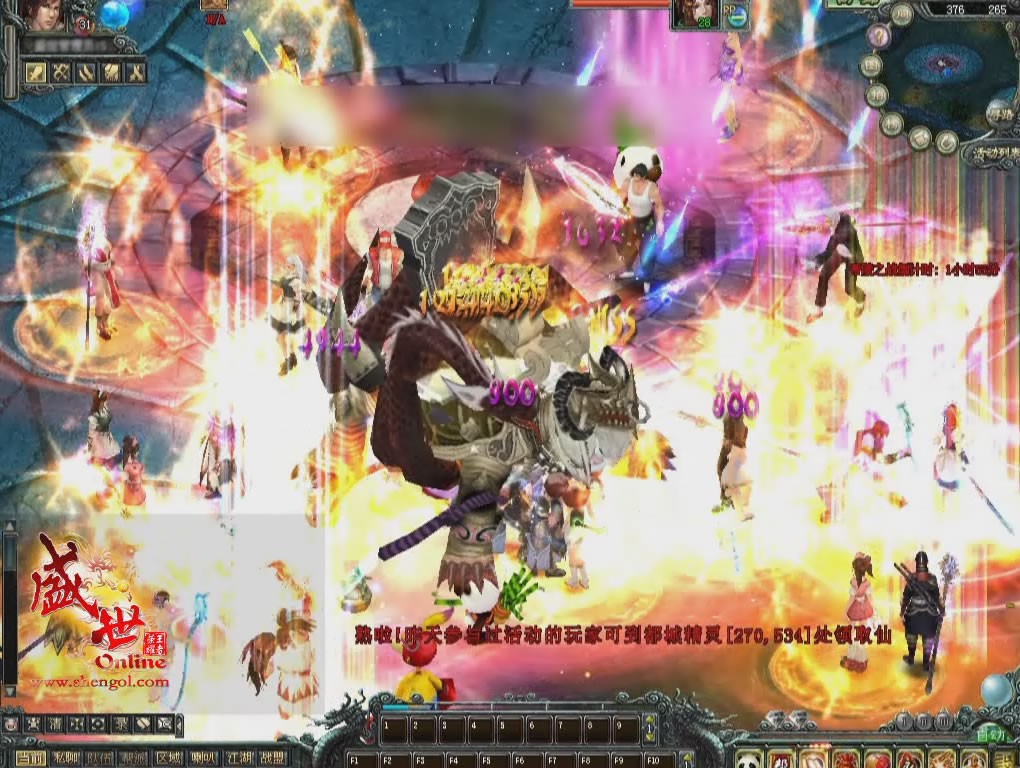Click the blue minus button beside target portrait
Screen dimensions: 1020x768
[737, 16]
